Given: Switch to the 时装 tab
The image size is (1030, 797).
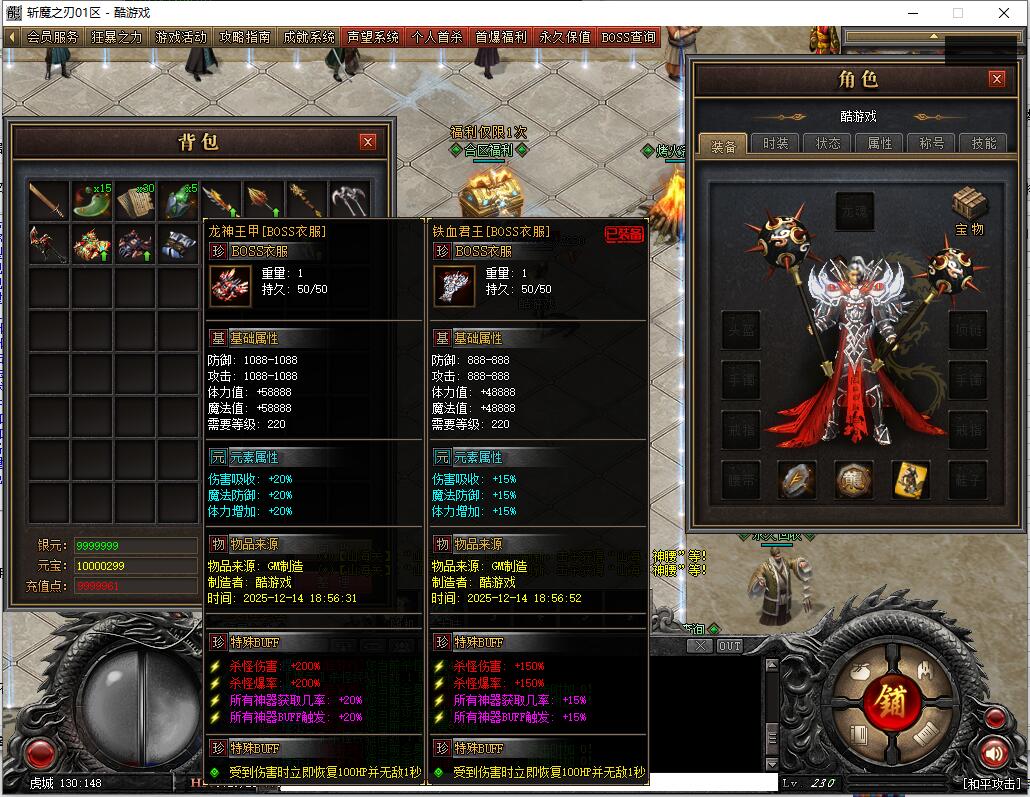Looking at the screenshot, I should pos(775,144).
